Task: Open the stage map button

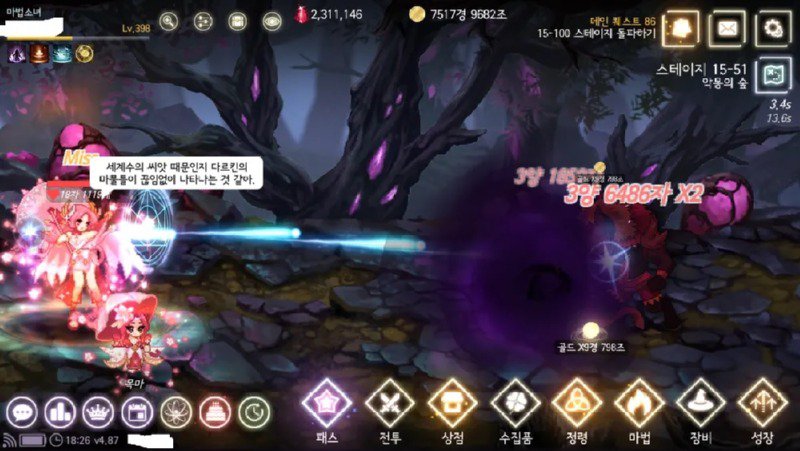Action: click(x=772, y=75)
